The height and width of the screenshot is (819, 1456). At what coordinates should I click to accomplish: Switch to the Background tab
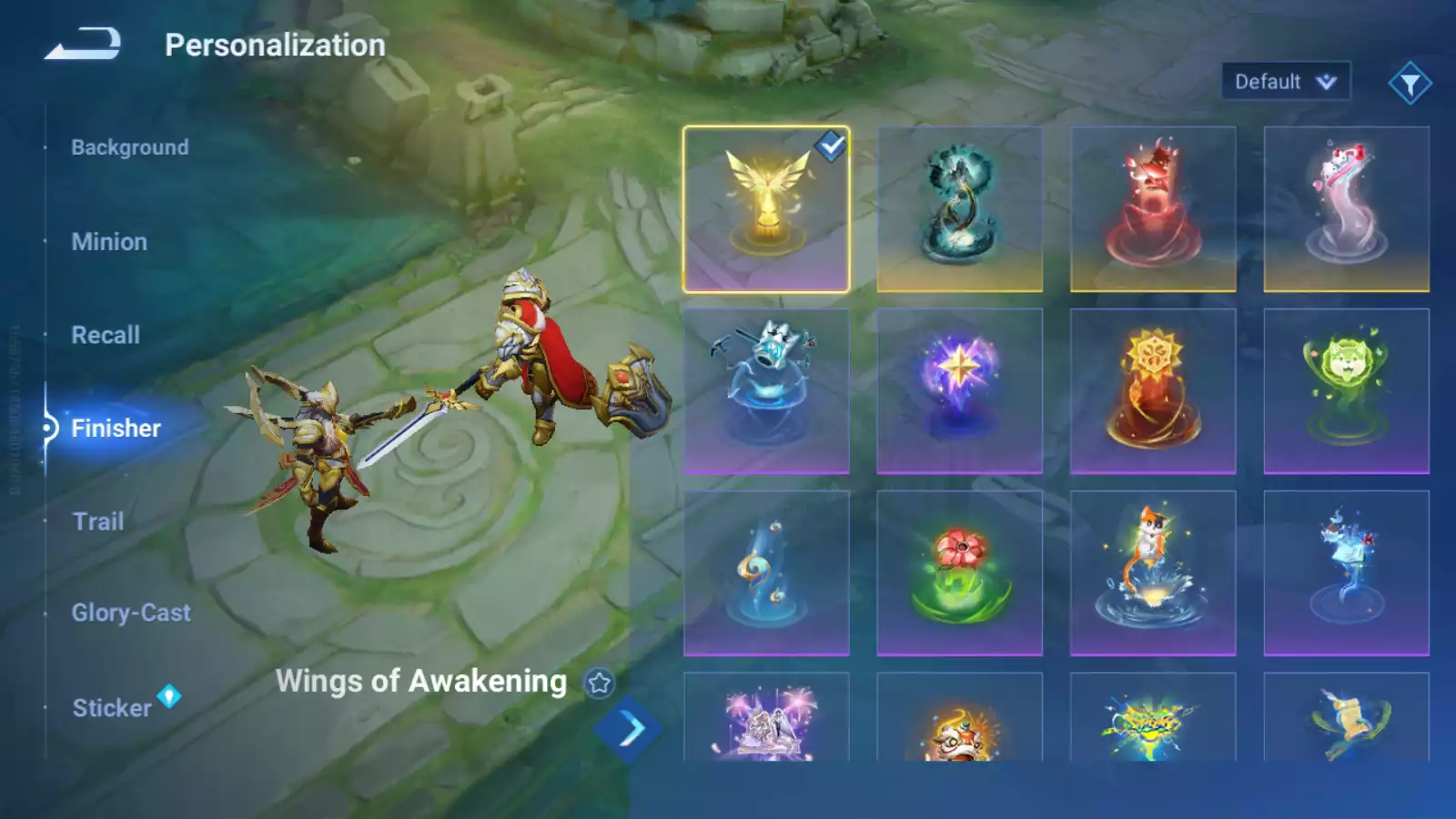(x=130, y=147)
